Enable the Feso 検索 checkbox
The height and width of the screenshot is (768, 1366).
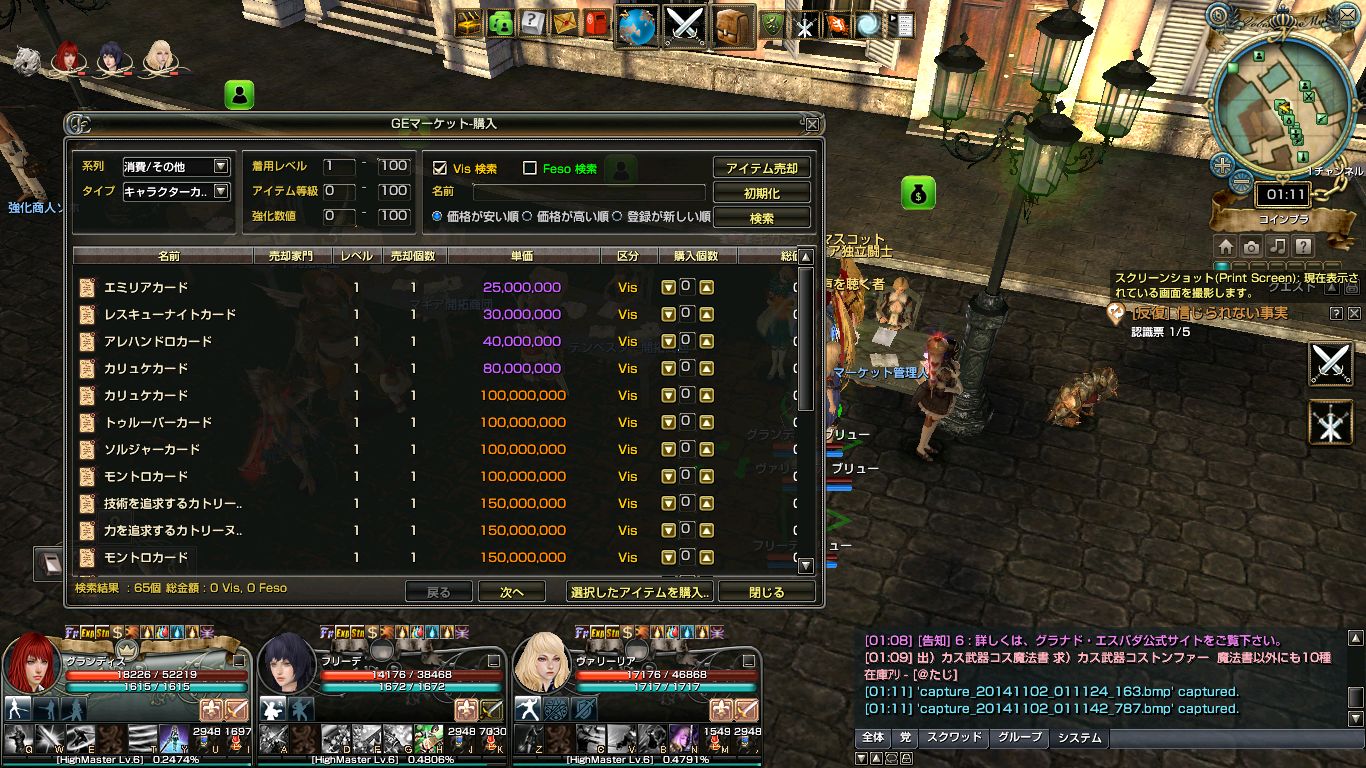coord(530,168)
